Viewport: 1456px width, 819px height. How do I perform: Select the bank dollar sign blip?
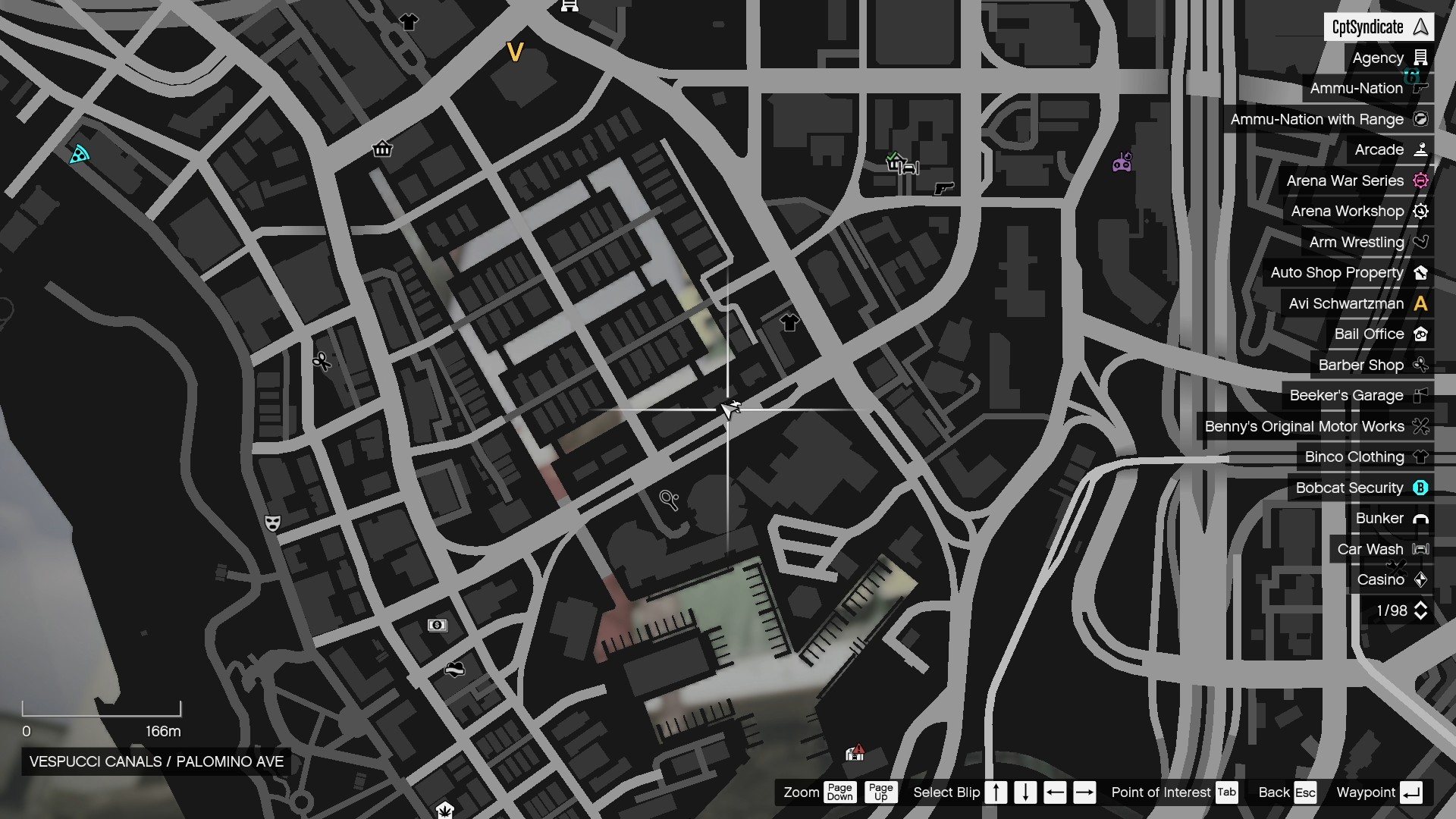click(x=438, y=626)
